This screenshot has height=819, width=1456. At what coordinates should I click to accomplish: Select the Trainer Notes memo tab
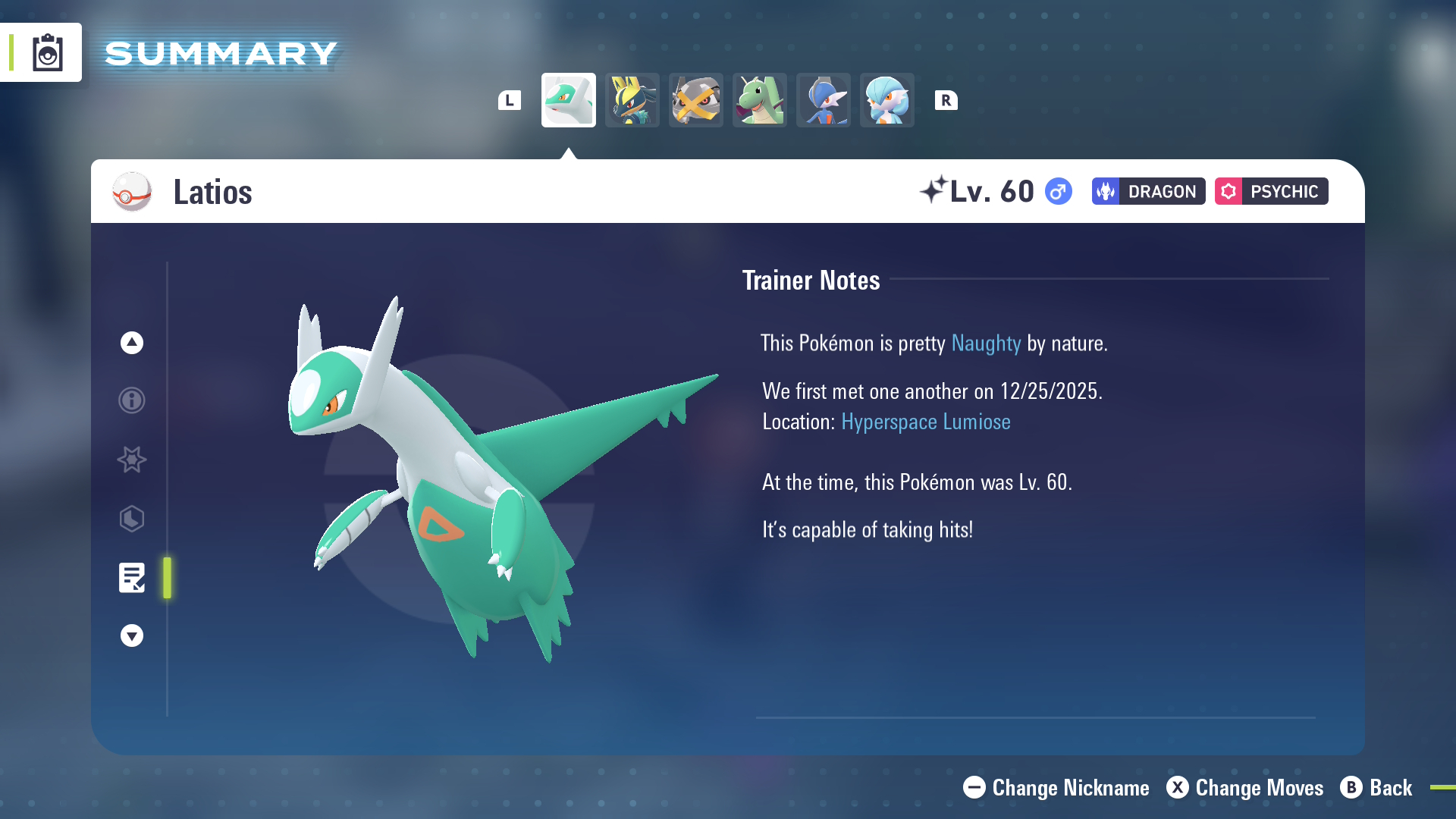coord(132,578)
